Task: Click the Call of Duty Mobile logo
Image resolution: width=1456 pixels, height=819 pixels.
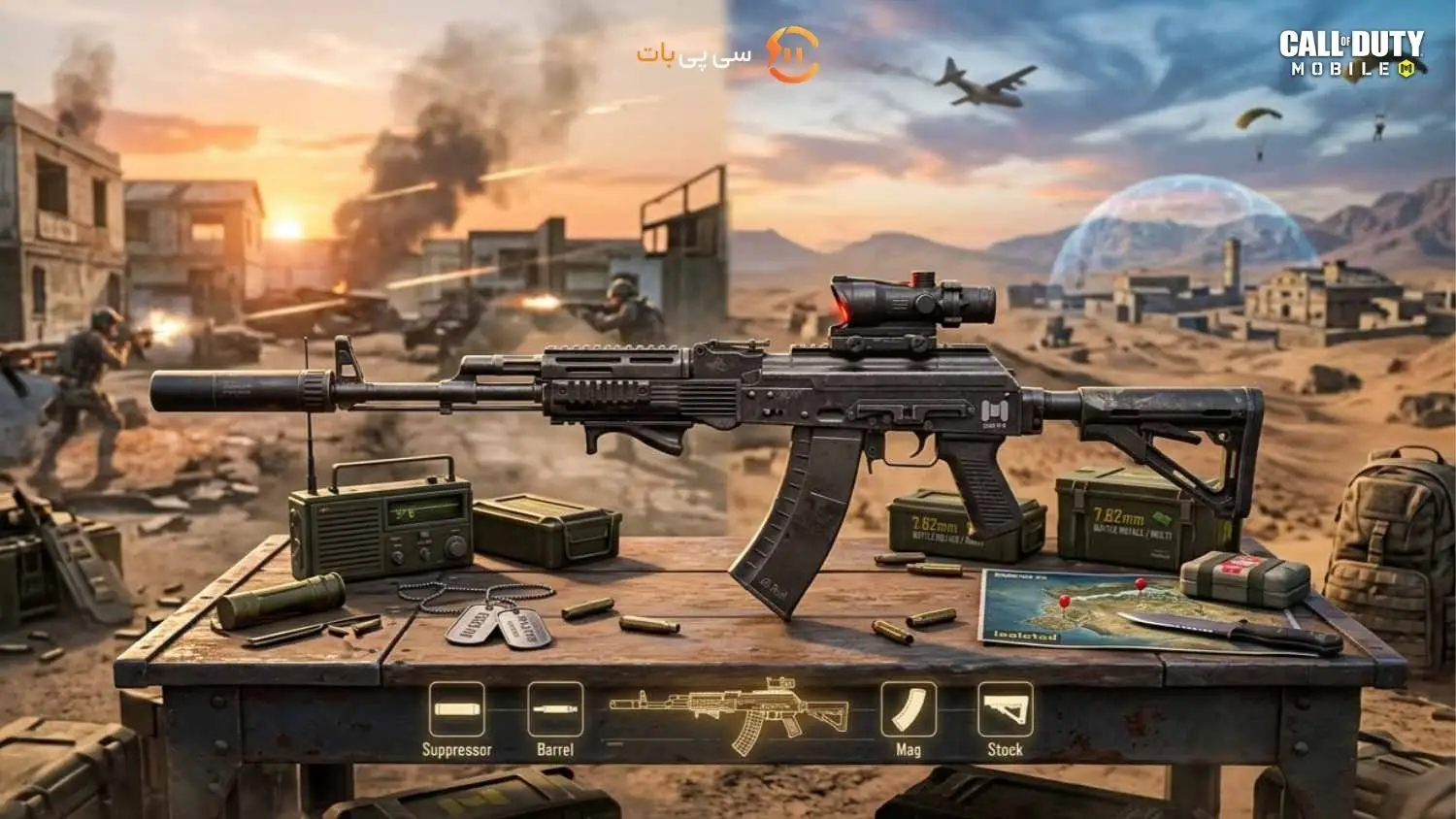Action: (1351, 53)
